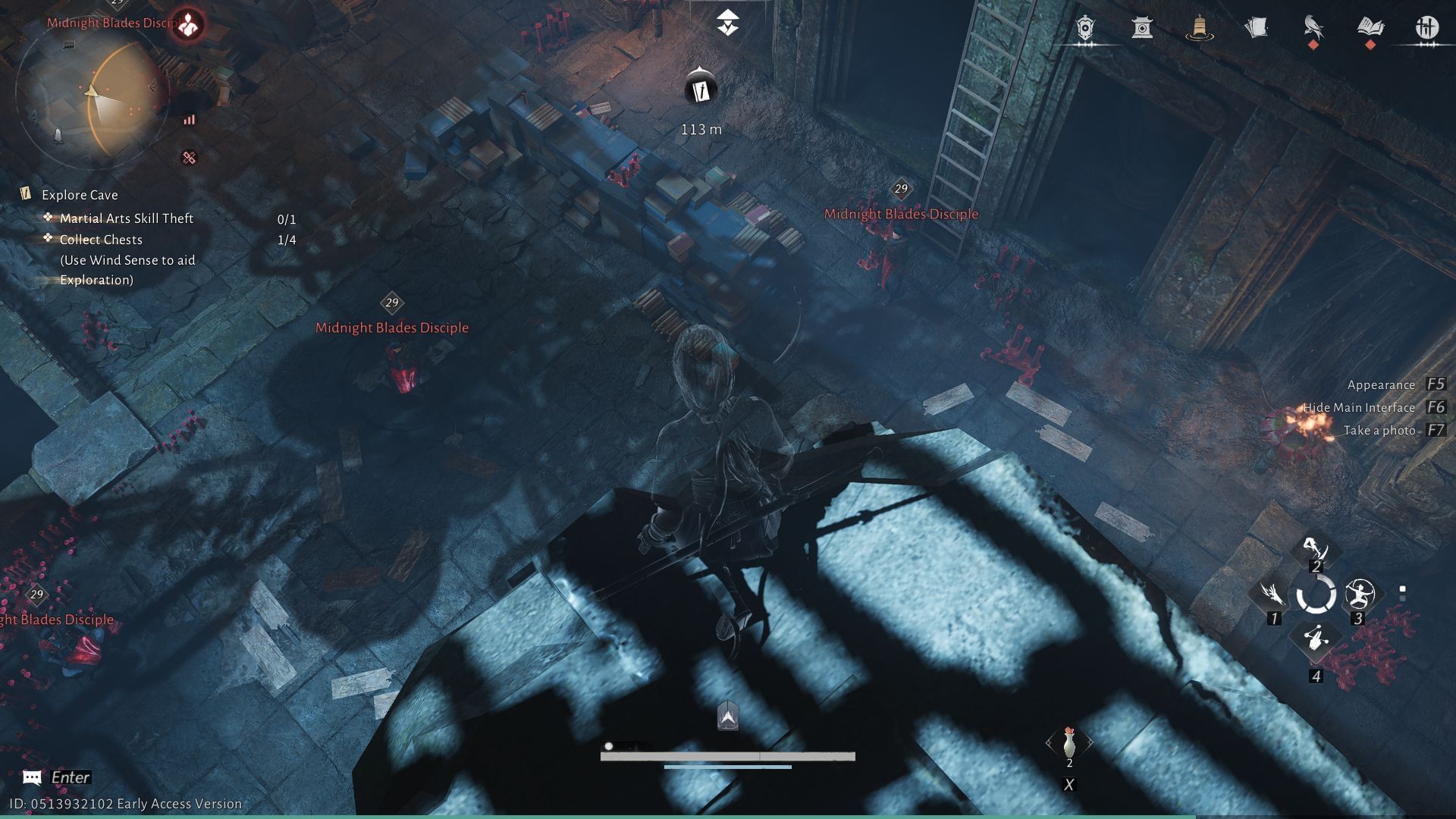Open the shield emblem menu in the top bar
1456x819 pixels.
coord(1086,27)
